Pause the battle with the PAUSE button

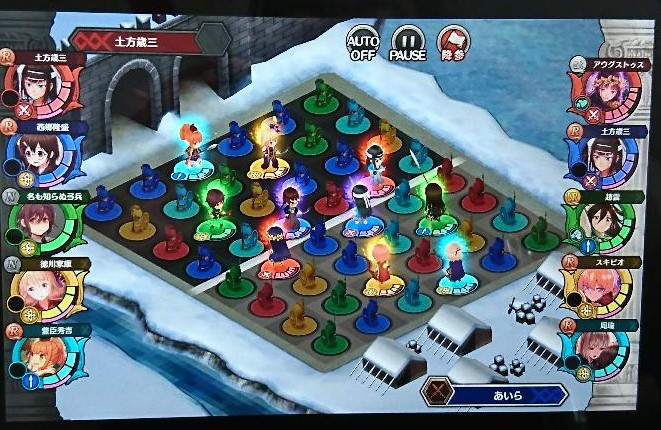coord(407,43)
